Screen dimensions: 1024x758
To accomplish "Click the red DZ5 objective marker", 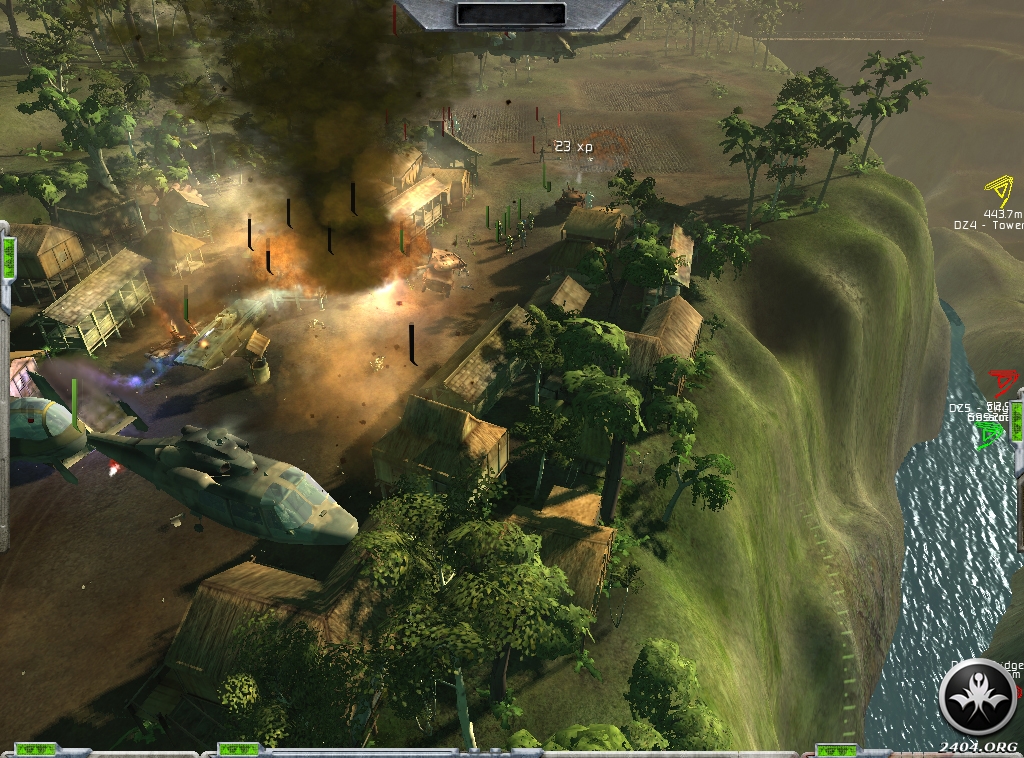I will pos(1000,382).
